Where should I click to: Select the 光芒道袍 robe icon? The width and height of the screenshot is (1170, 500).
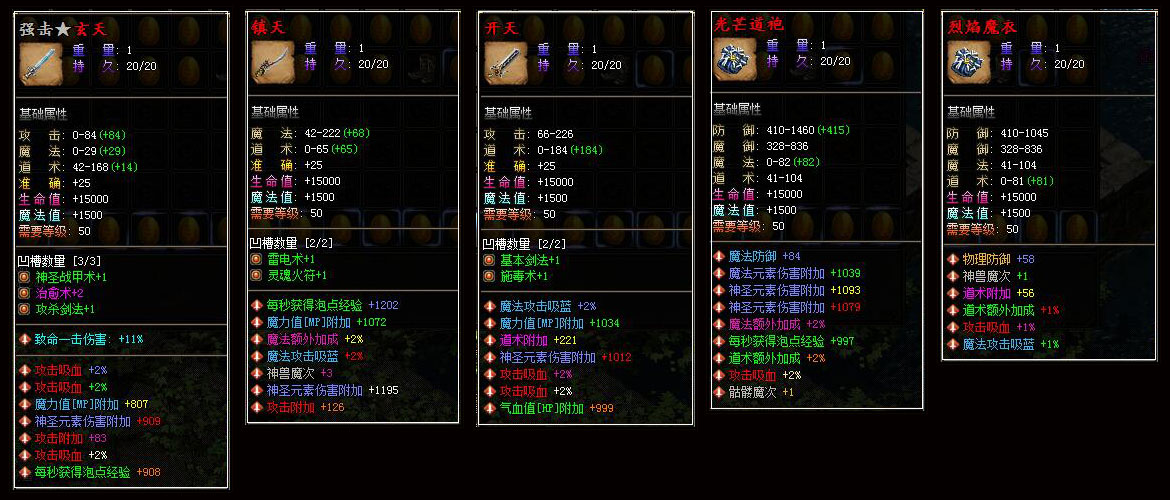[735, 59]
